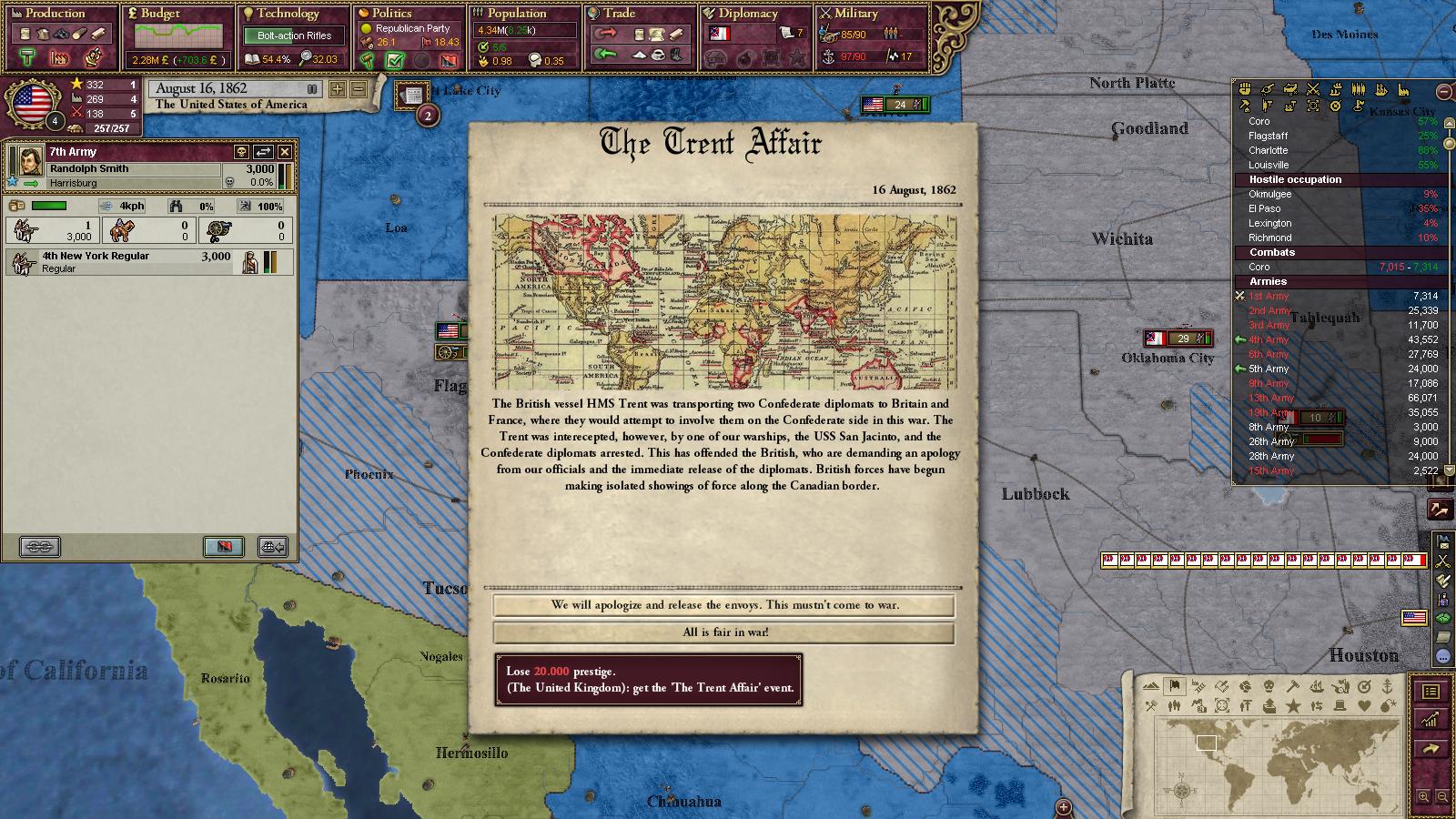The width and height of the screenshot is (1456, 819).
Task: Decrease game speed with minus button
Action: click(x=359, y=89)
